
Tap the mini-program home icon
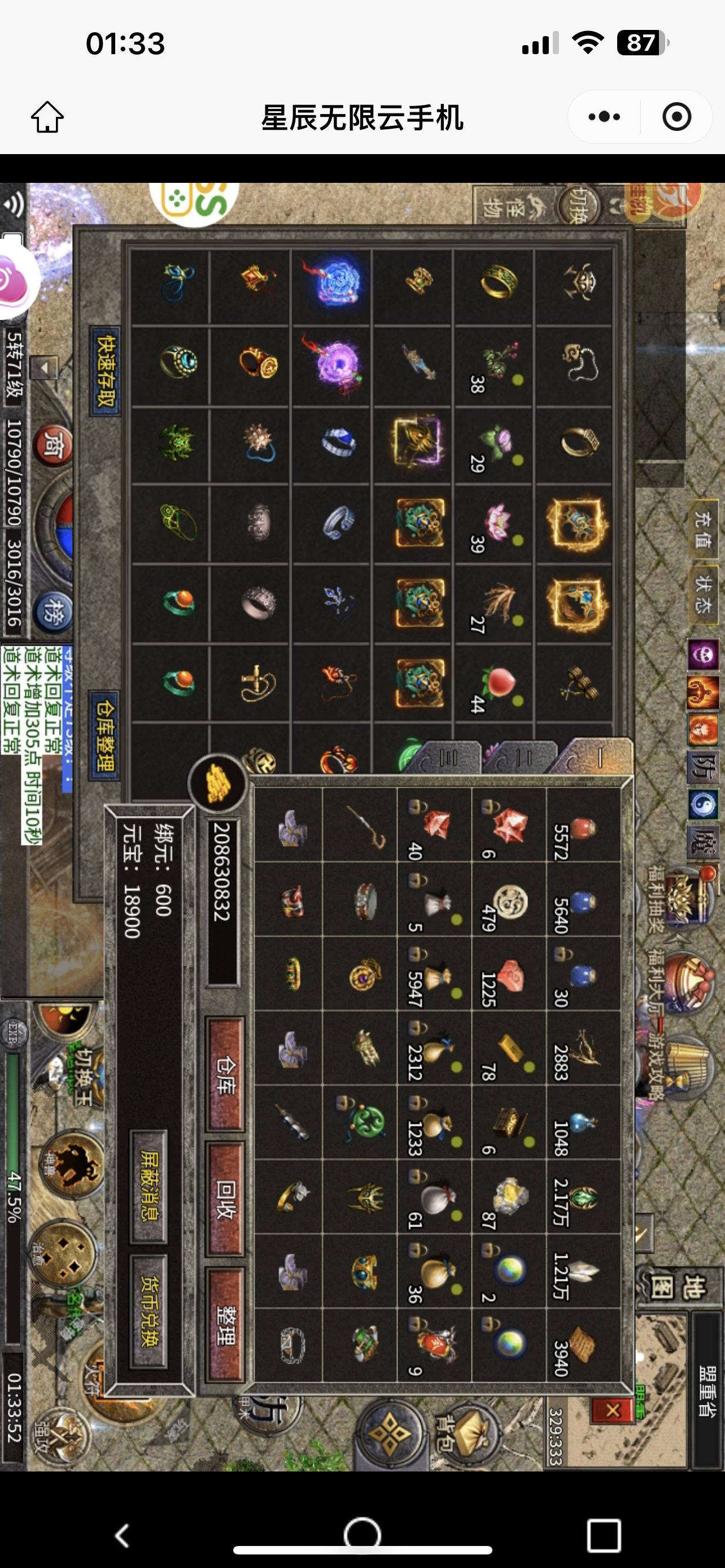click(x=47, y=116)
